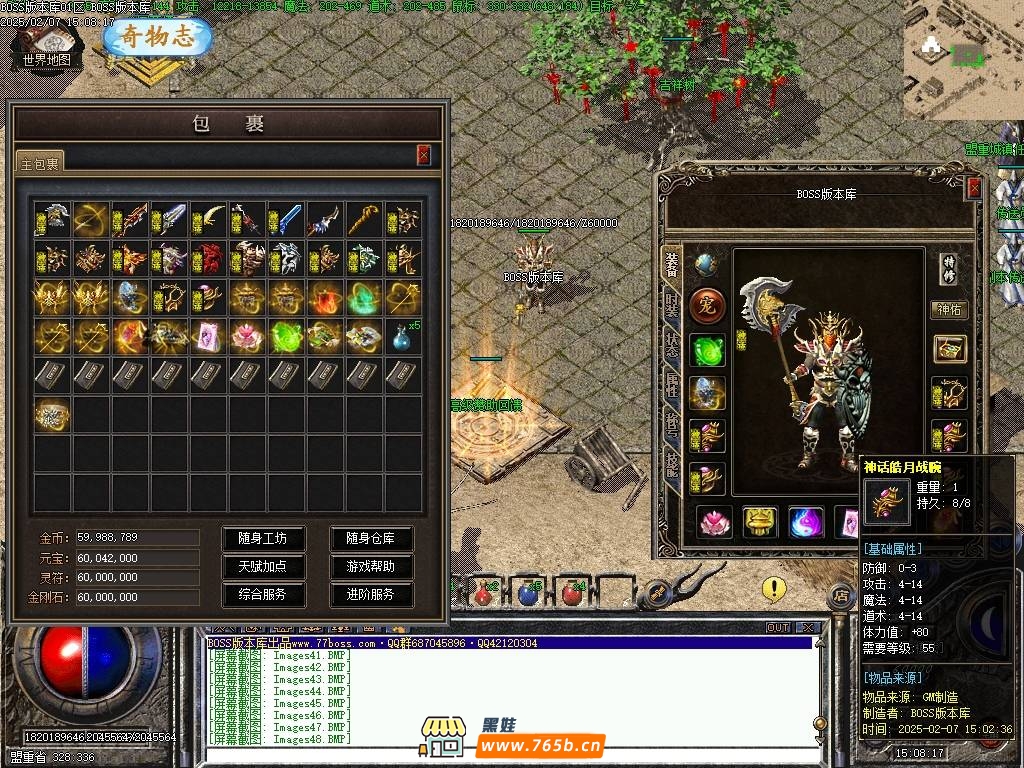The height and width of the screenshot is (768, 1024).
Task: Open the 随身仓库 portable warehouse
Action: point(371,538)
